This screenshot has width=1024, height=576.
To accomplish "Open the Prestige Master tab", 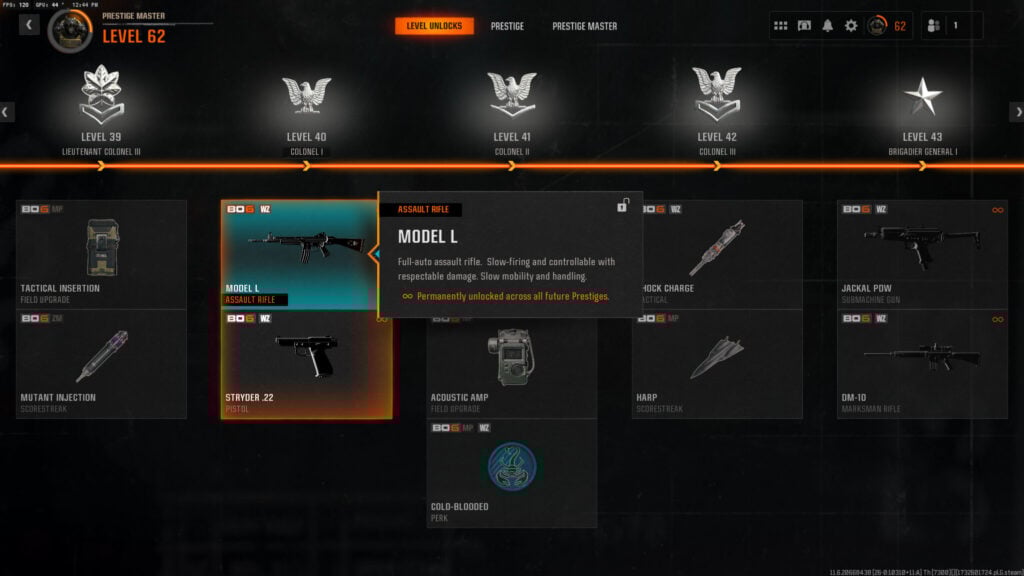I will [x=584, y=26].
